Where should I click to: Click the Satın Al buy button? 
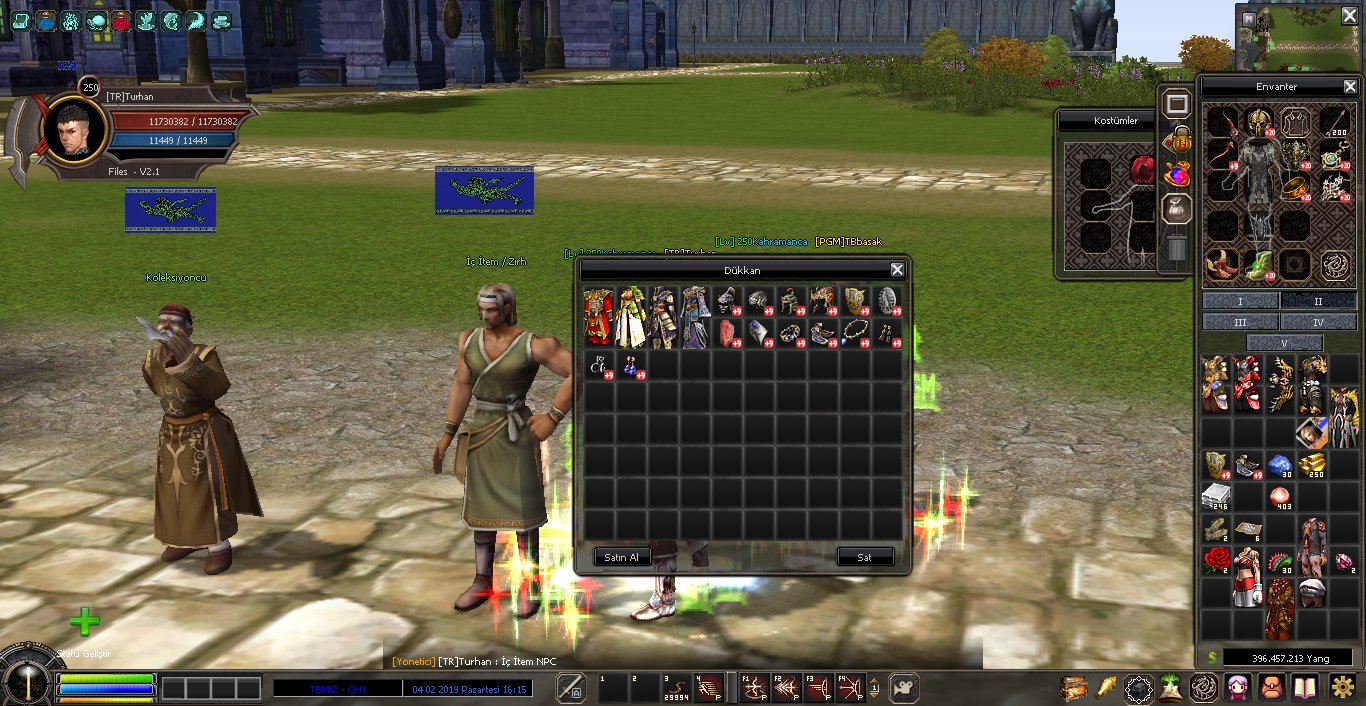tap(621, 557)
